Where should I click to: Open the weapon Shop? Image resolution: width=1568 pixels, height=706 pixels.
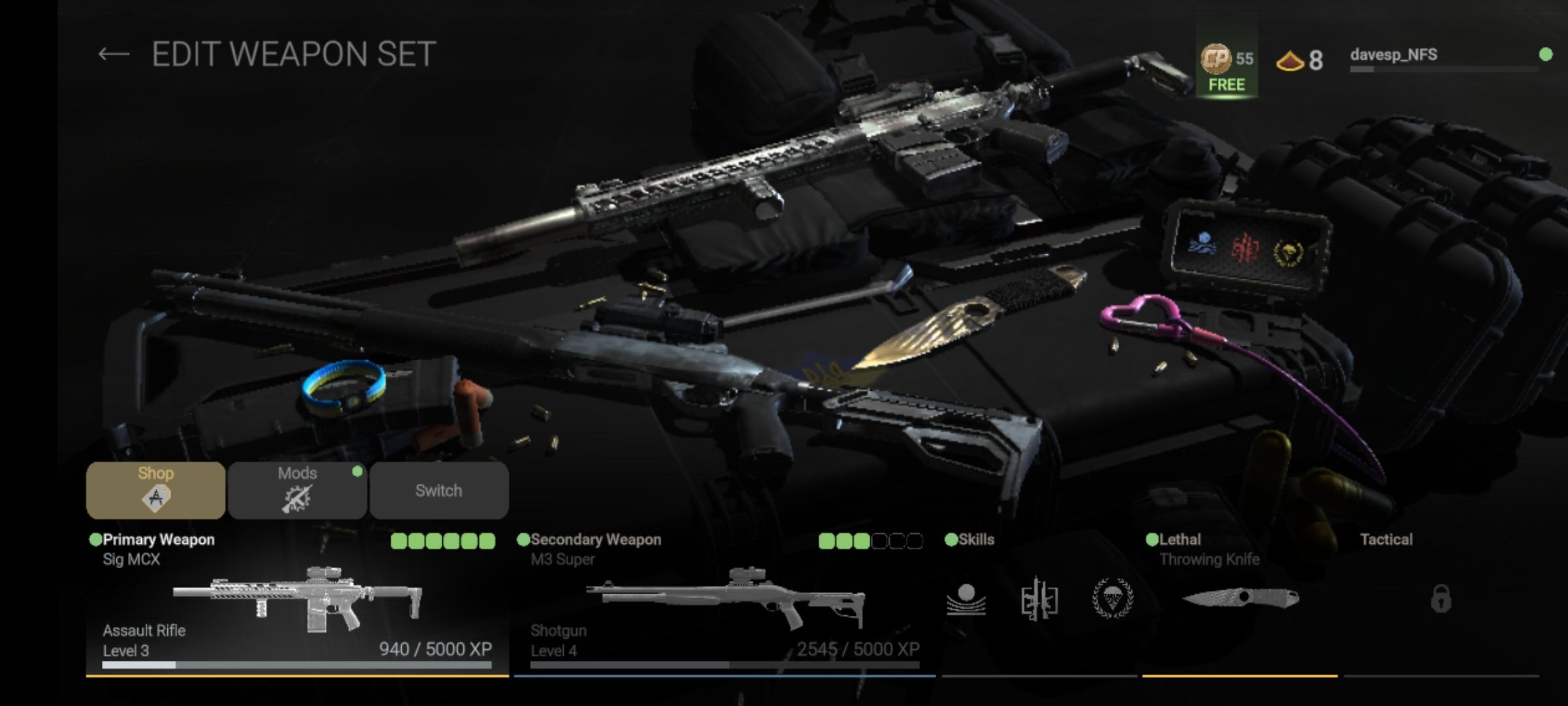(155, 490)
